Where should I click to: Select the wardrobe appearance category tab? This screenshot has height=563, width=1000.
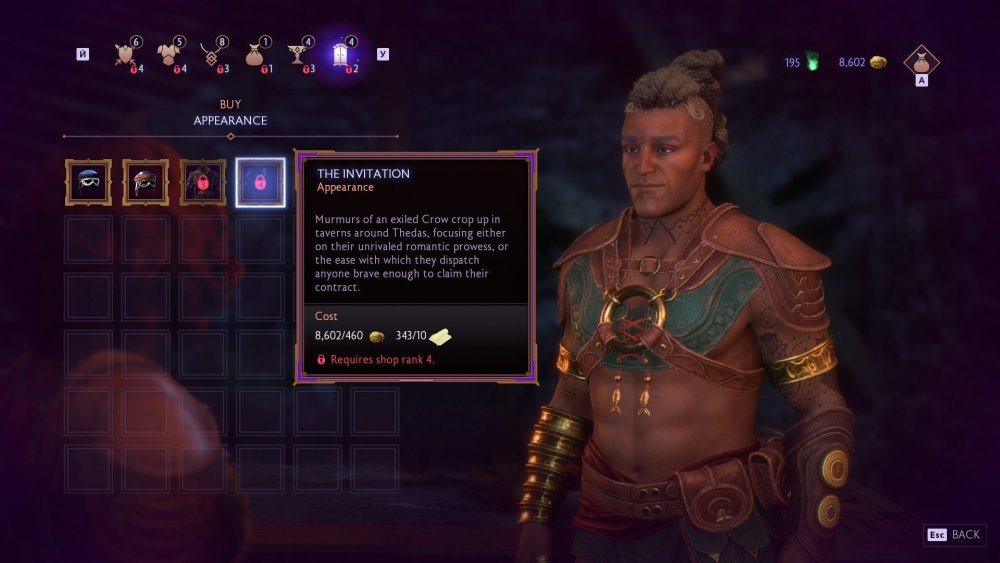pos(340,54)
